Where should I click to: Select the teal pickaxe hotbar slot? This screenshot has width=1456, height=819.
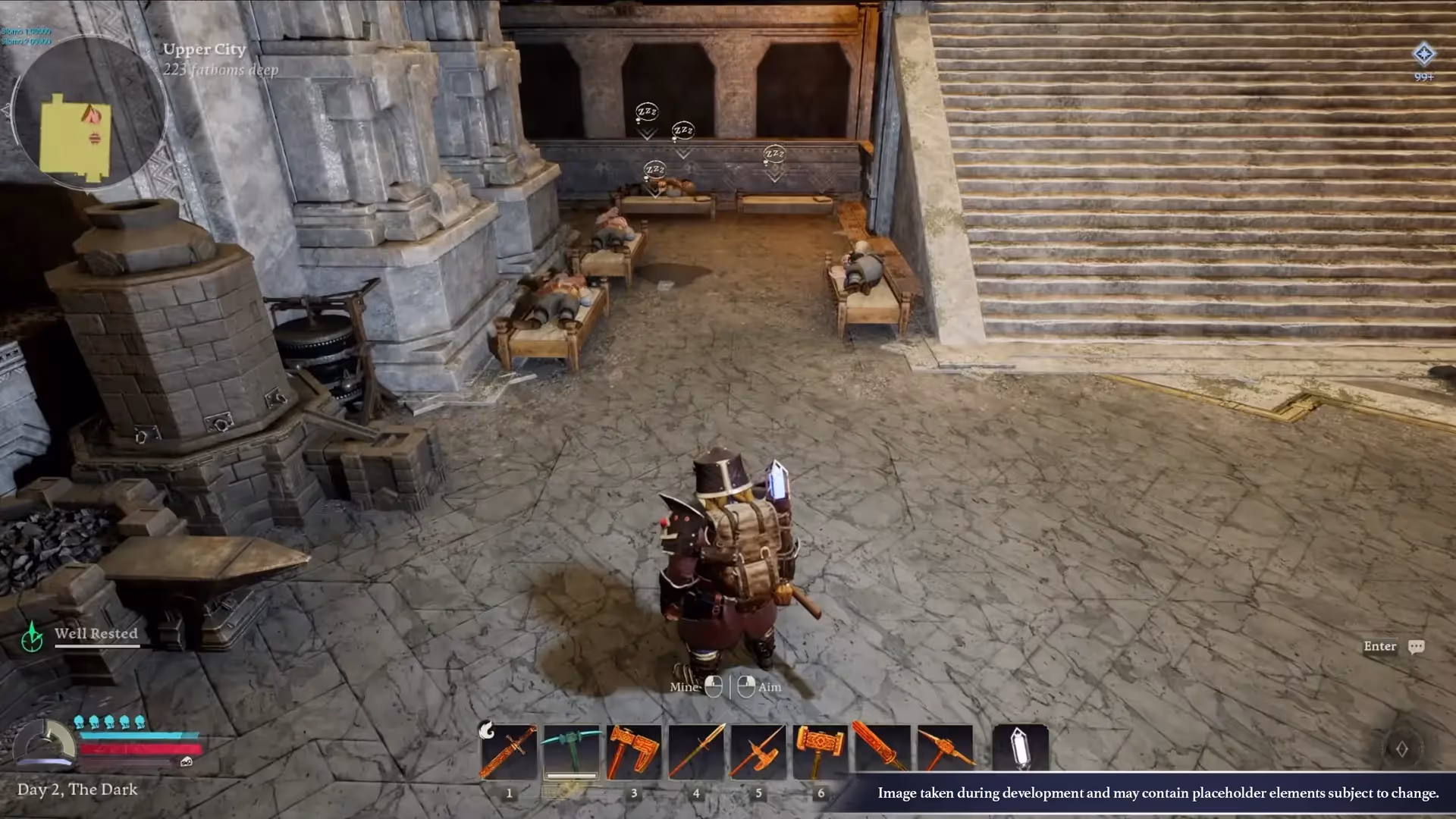pyautogui.click(x=571, y=752)
